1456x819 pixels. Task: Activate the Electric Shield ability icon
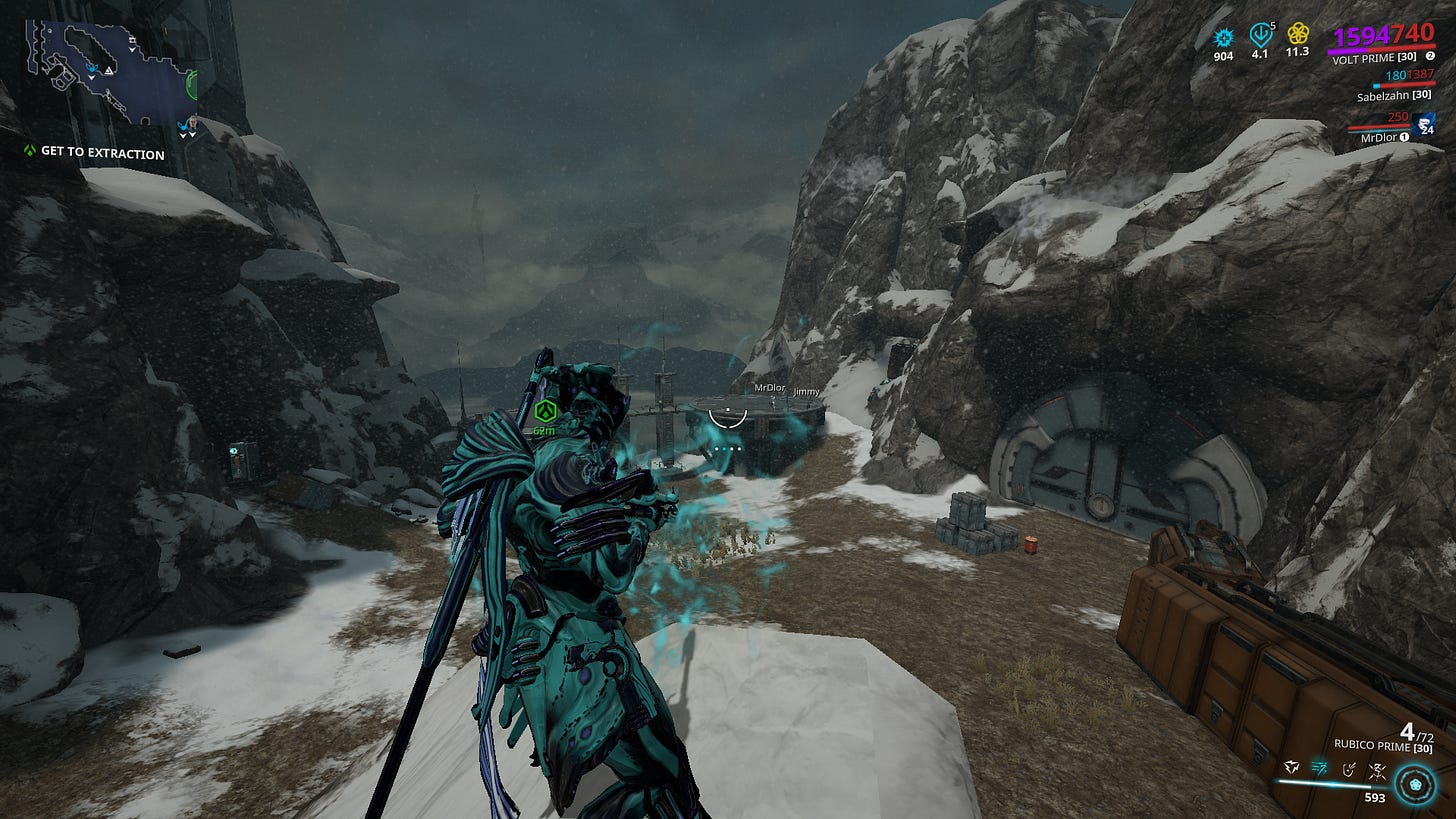(x=1349, y=770)
